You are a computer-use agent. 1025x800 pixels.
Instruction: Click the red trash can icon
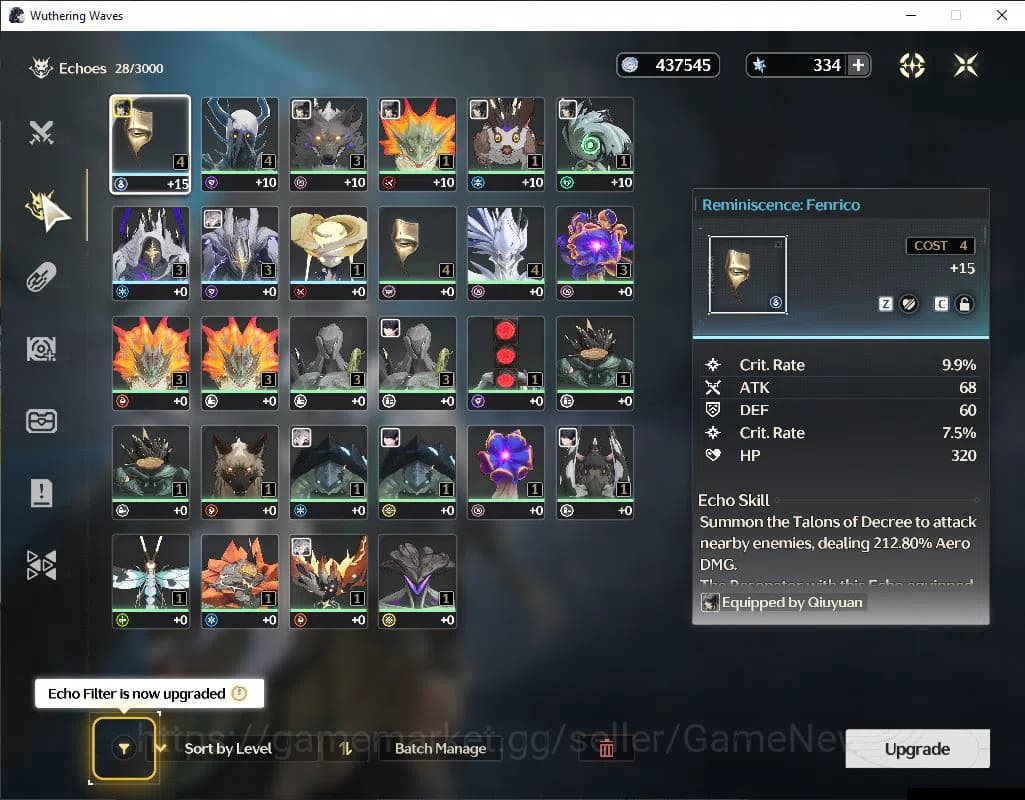click(606, 748)
